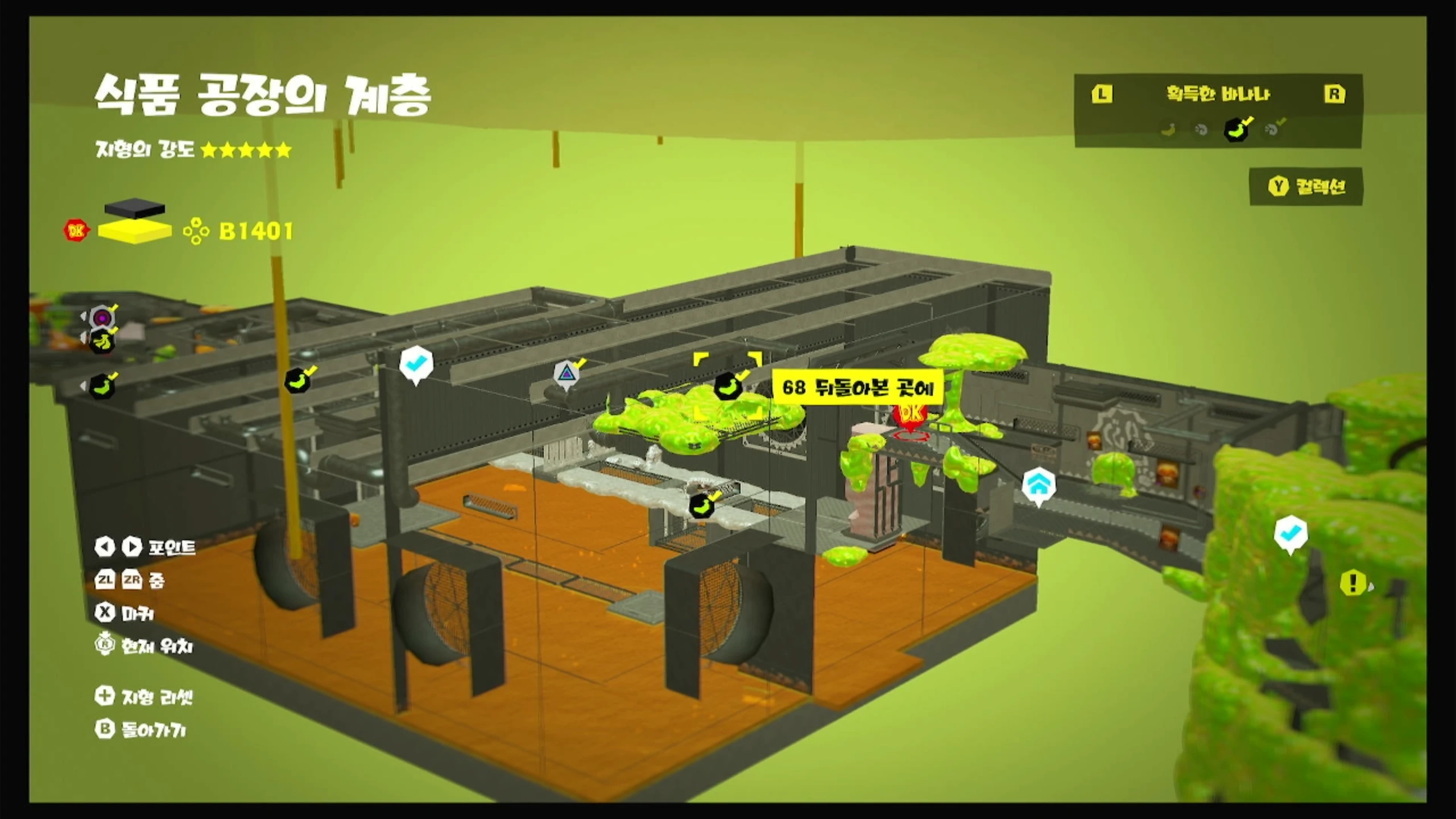Click the left arrow next to 포인트
1456x819 pixels.
pyautogui.click(x=104, y=547)
